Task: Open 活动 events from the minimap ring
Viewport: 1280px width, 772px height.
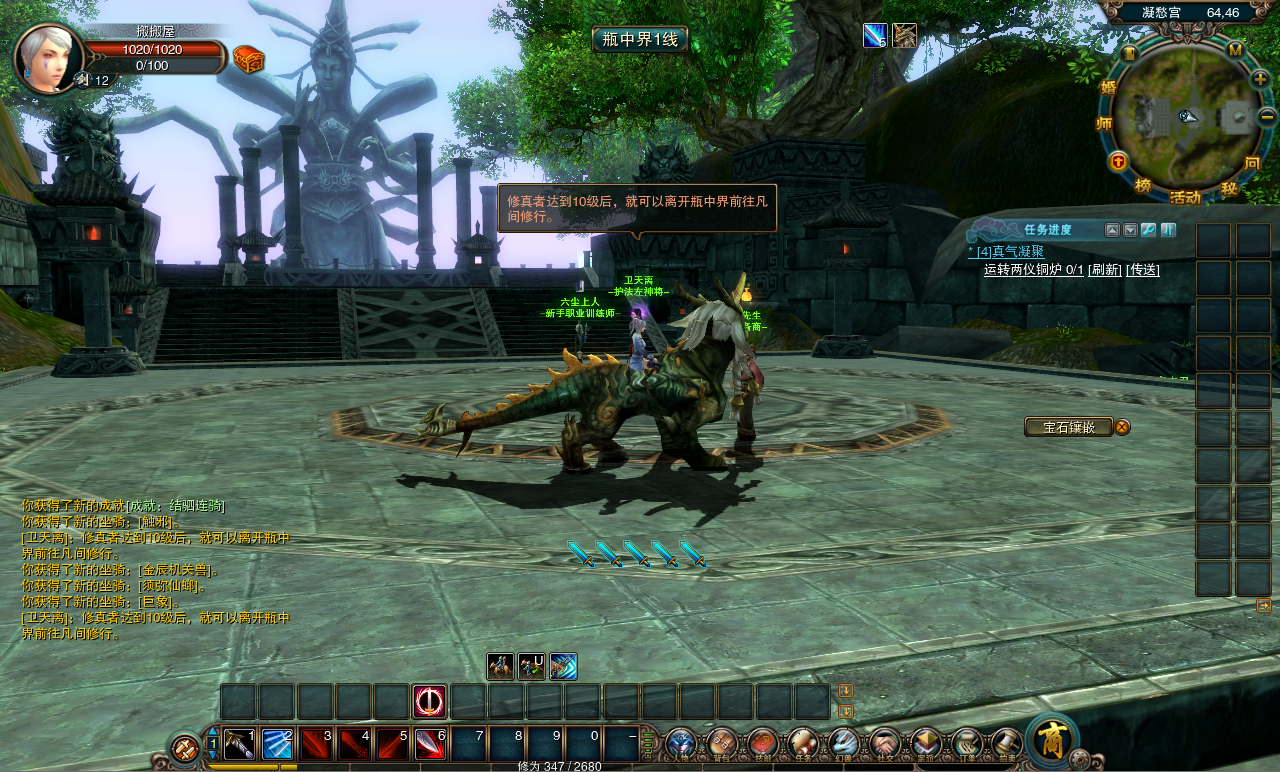Action: click(x=1185, y=197)
